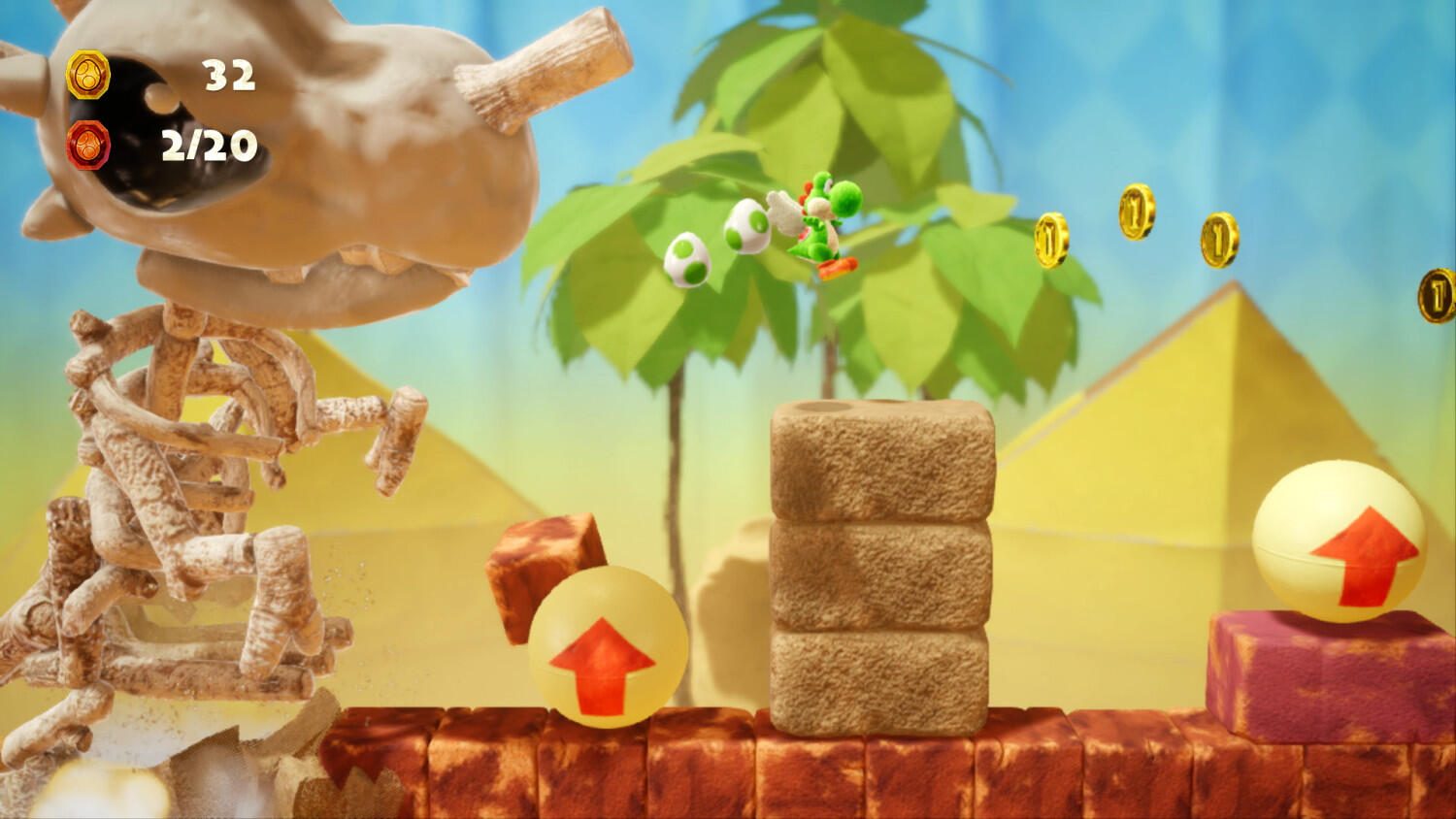Viewport: 1456px width, 819px height.
Task: Click the first gold coin in the trail
Action: [x=1051, y=240]
